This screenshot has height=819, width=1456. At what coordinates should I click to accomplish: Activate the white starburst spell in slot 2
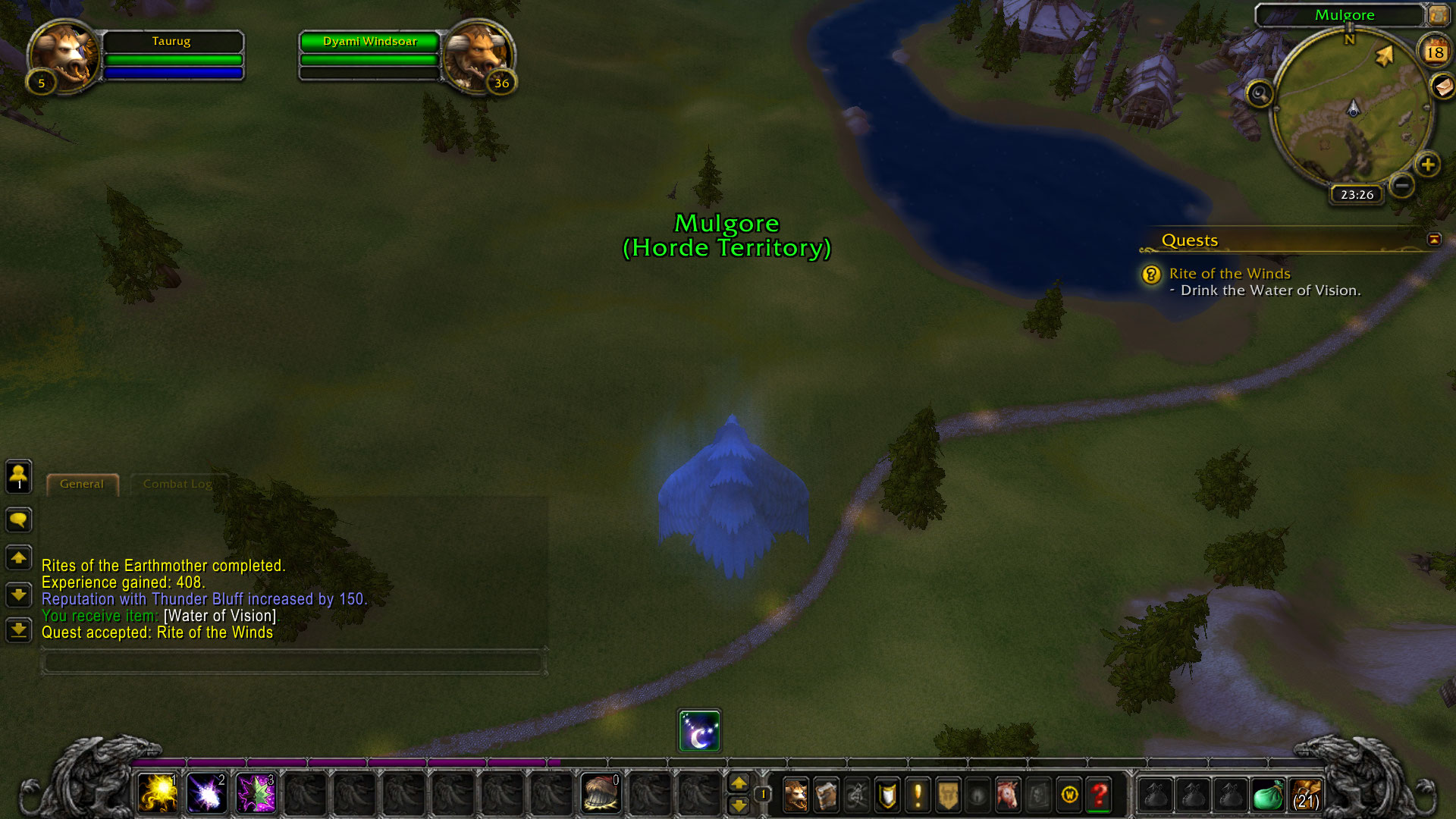[x=206, y=794]
